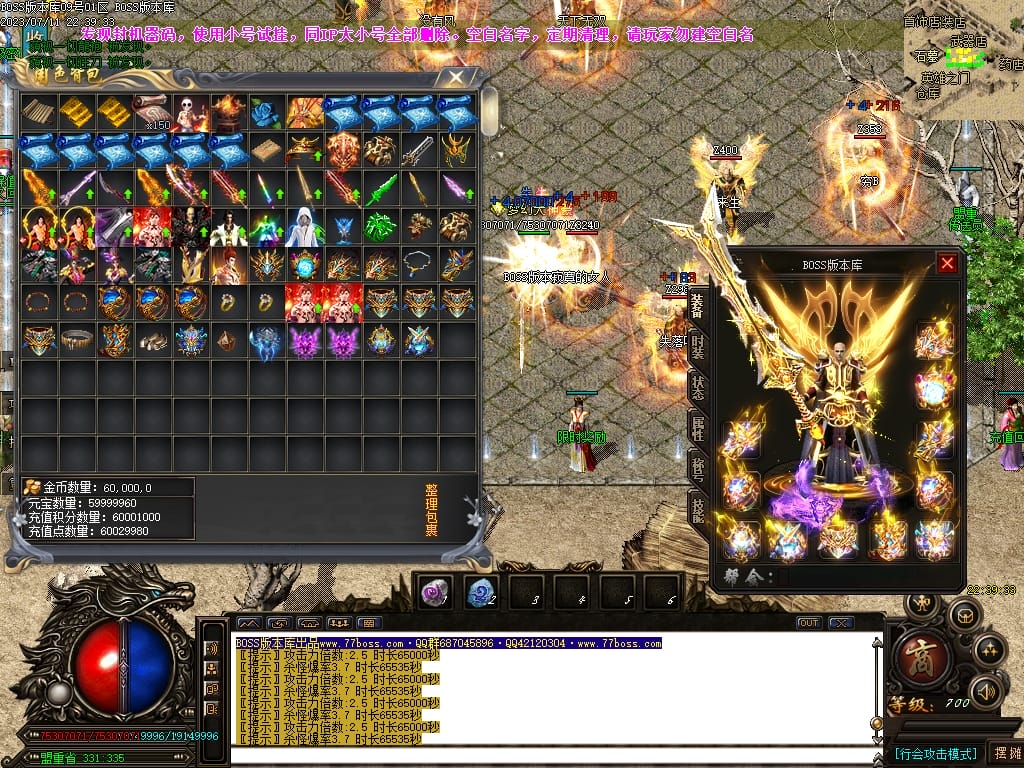Click the OUT button above the chat
The width and height of the screenshot is (1024, 768).
point(808,623)
